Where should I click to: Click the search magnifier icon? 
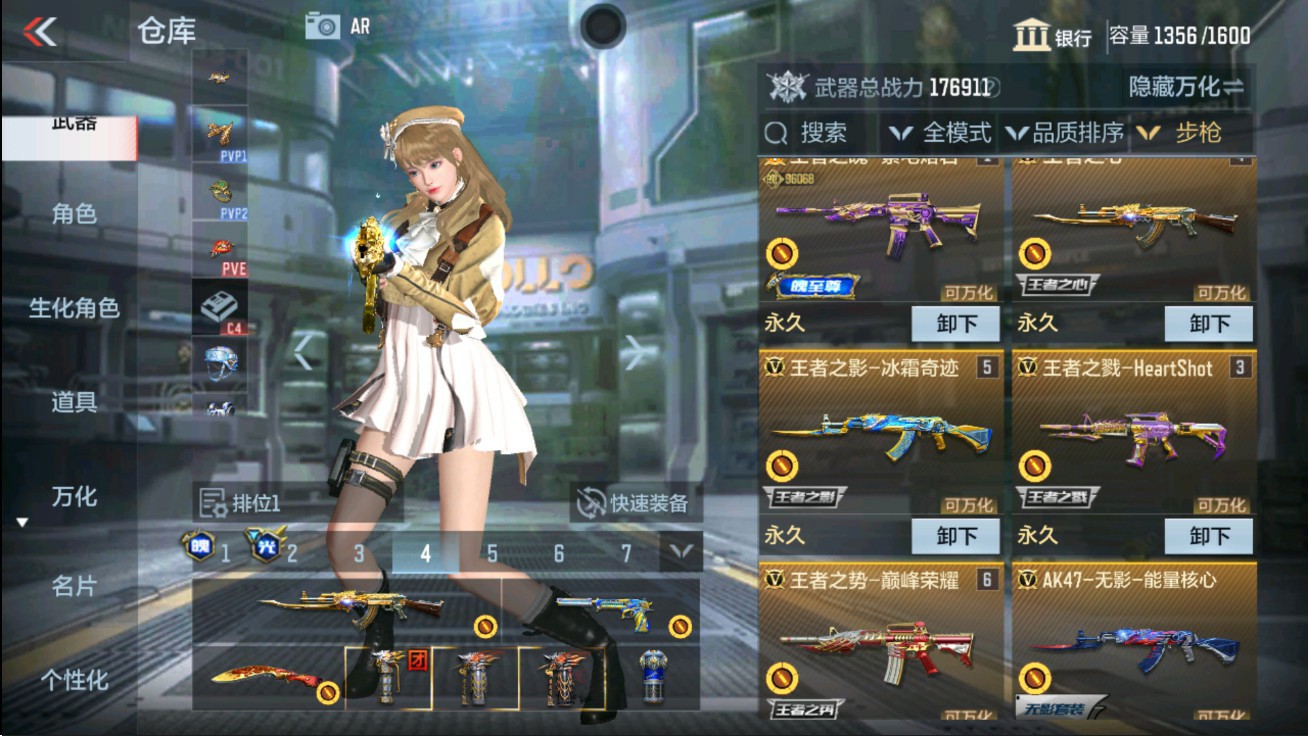775,132
